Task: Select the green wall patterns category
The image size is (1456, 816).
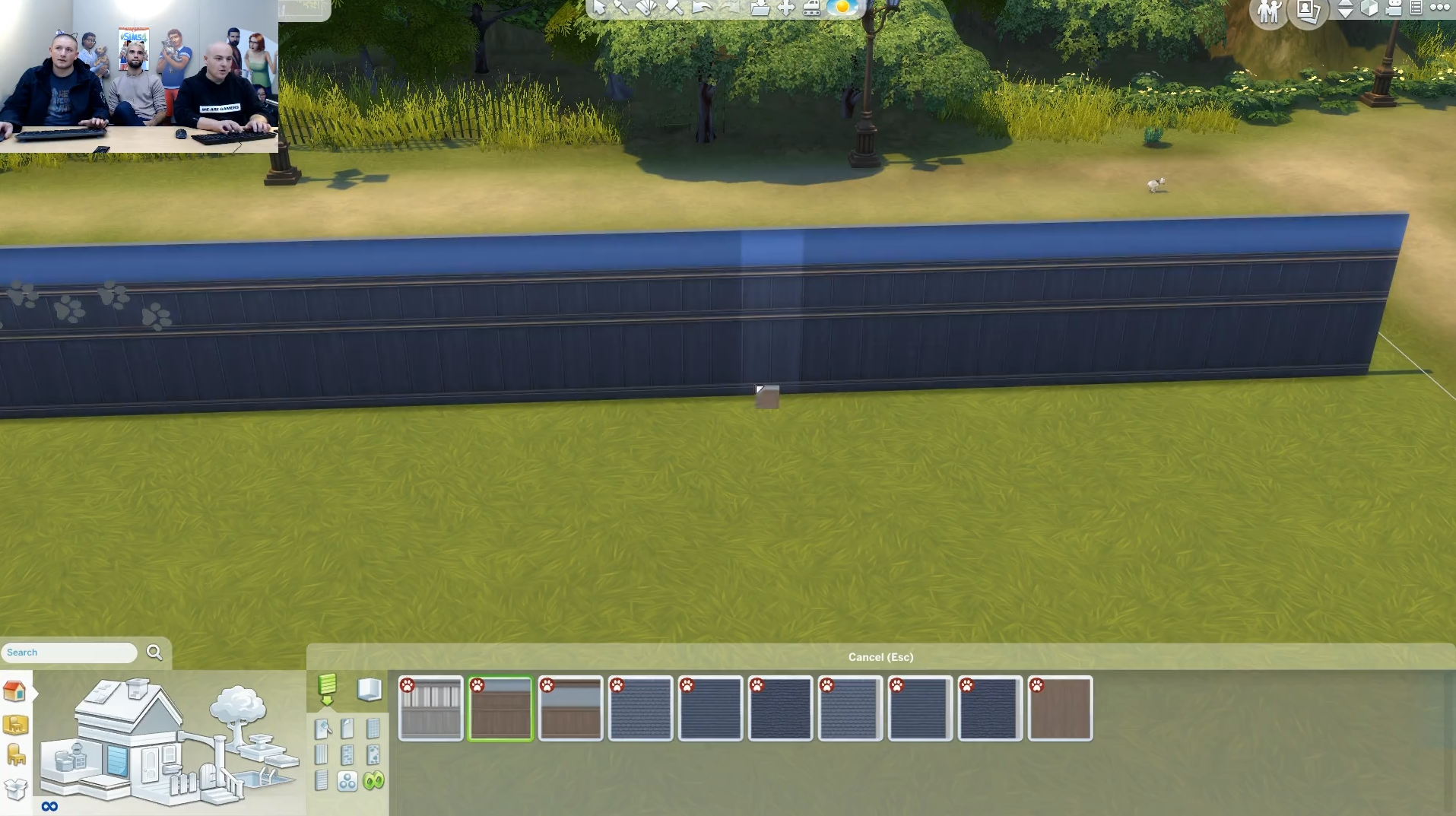Action: pyautogui.click(x=327, y=687)
